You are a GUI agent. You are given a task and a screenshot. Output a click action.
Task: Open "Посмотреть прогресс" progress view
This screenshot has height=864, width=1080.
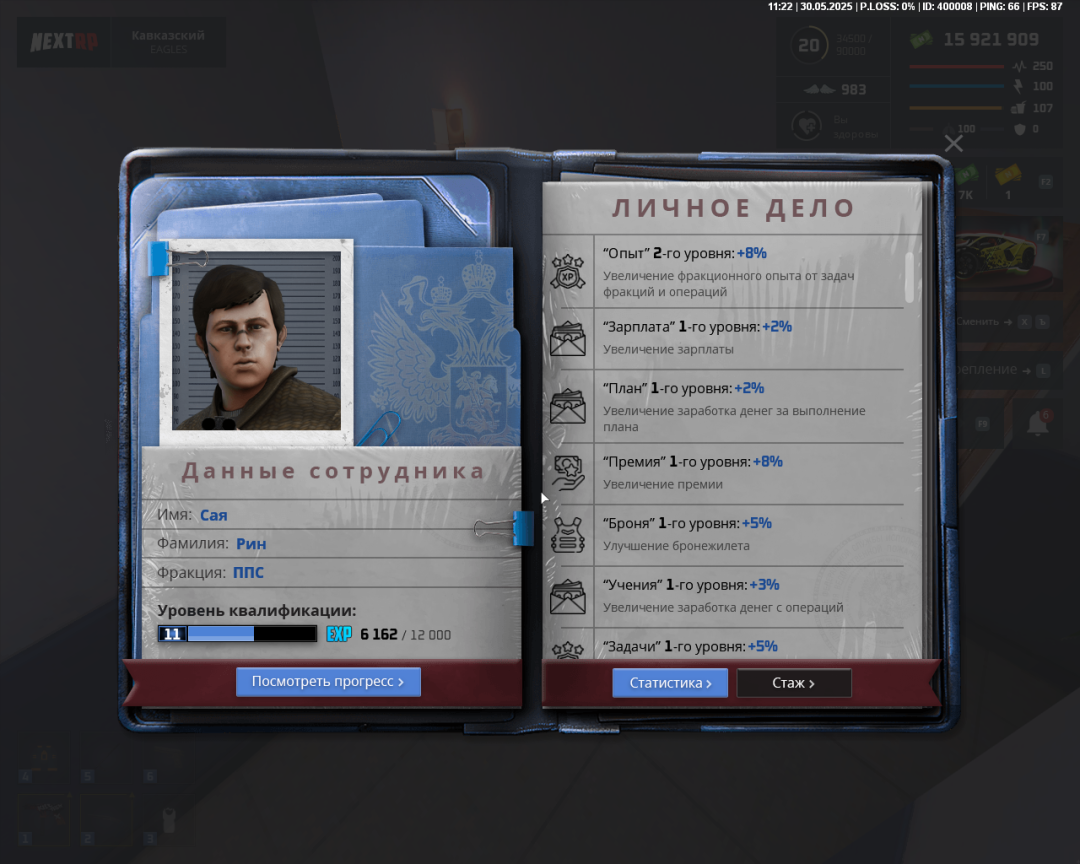point(328,682)
